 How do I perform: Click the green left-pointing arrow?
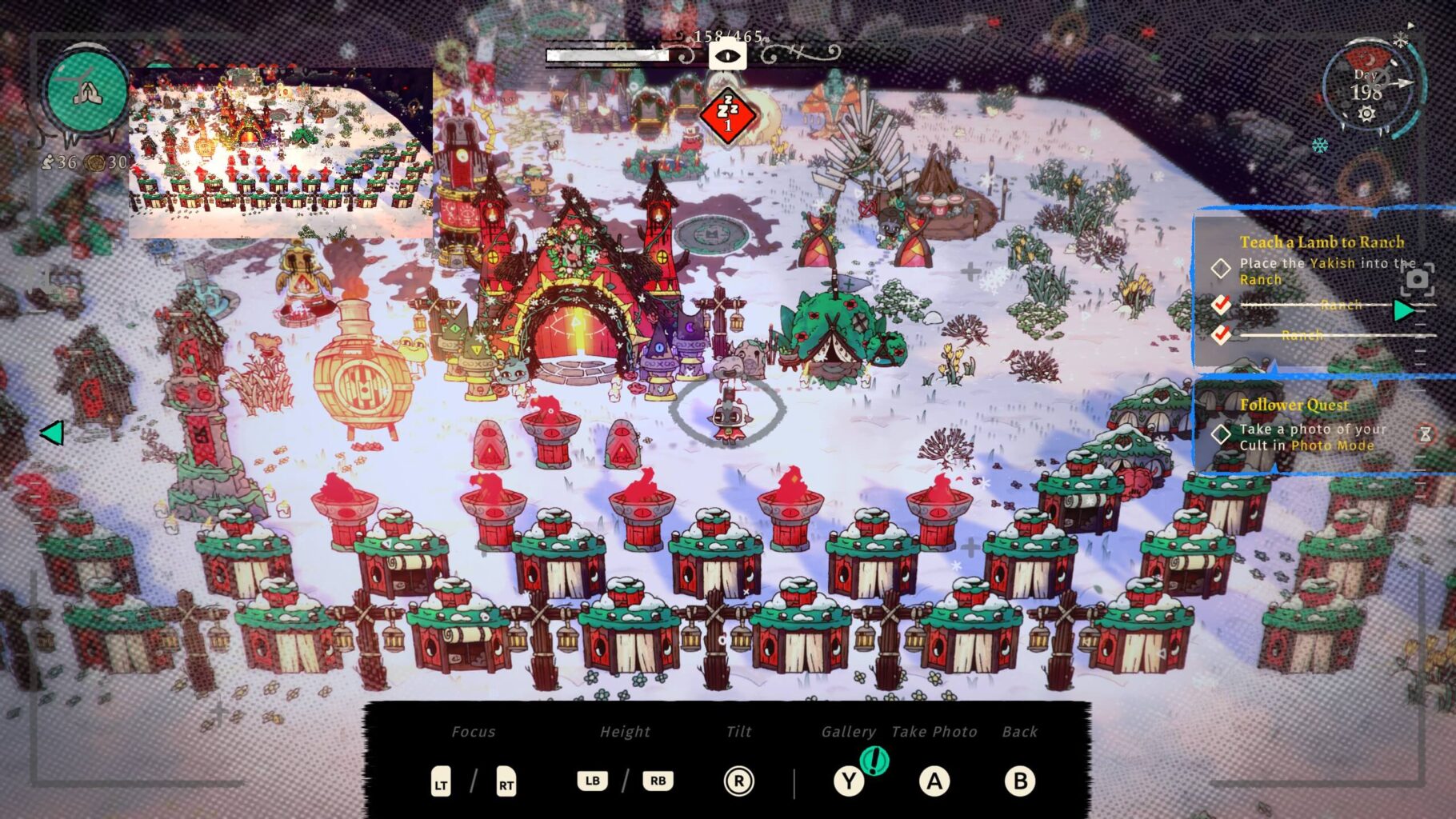[x=52, y=433]
